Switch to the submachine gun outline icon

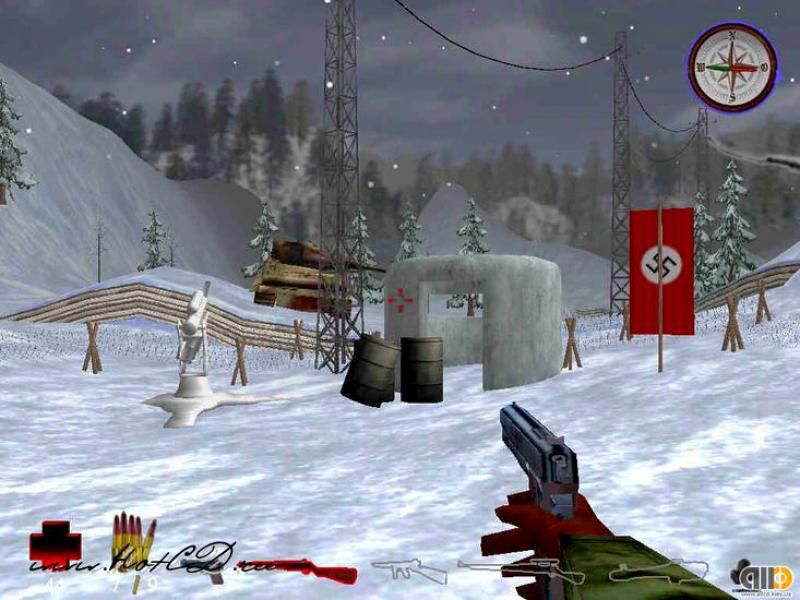coord(410,571)
